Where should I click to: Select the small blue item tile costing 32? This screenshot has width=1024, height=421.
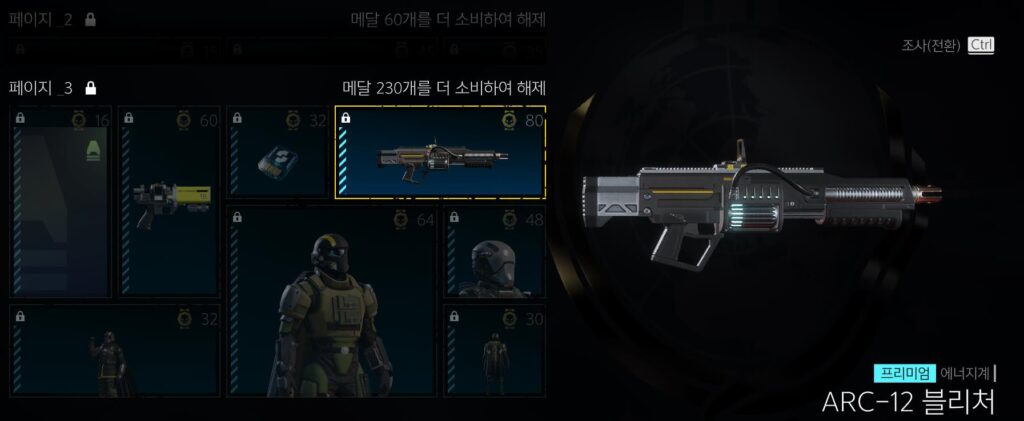point(277,152)
